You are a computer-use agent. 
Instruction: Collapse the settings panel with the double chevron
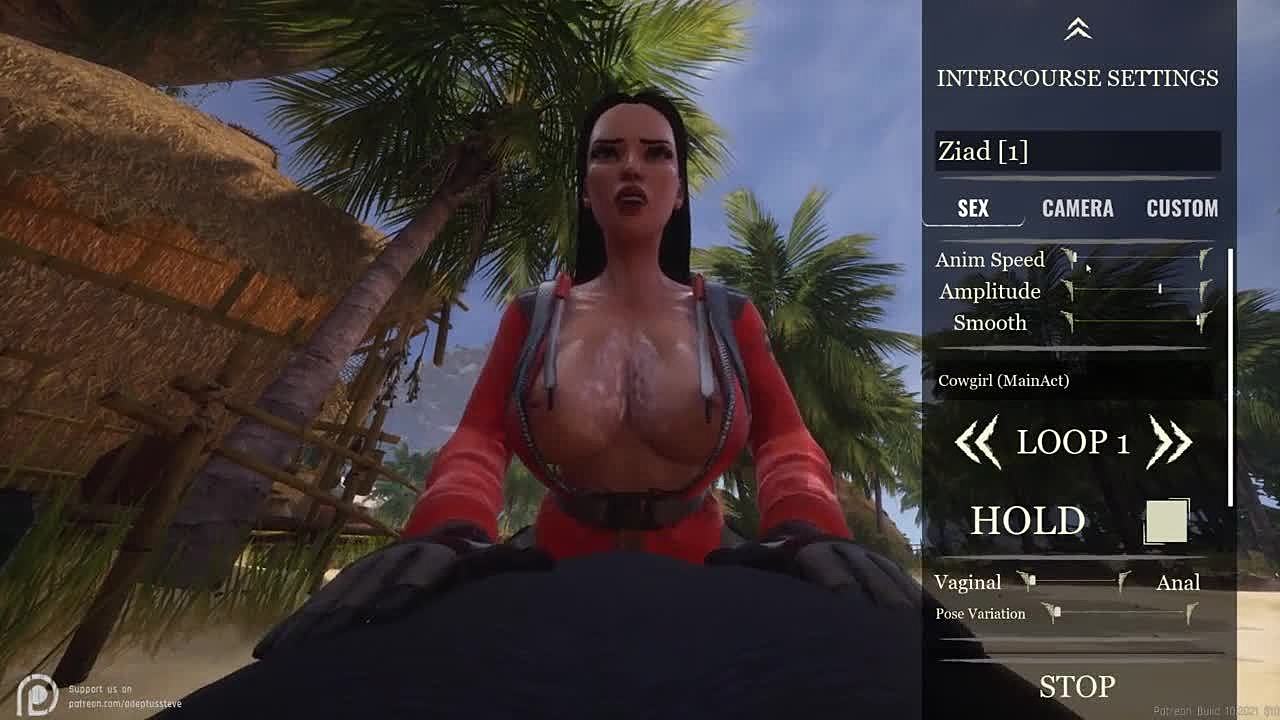(x=1077, y=30)
